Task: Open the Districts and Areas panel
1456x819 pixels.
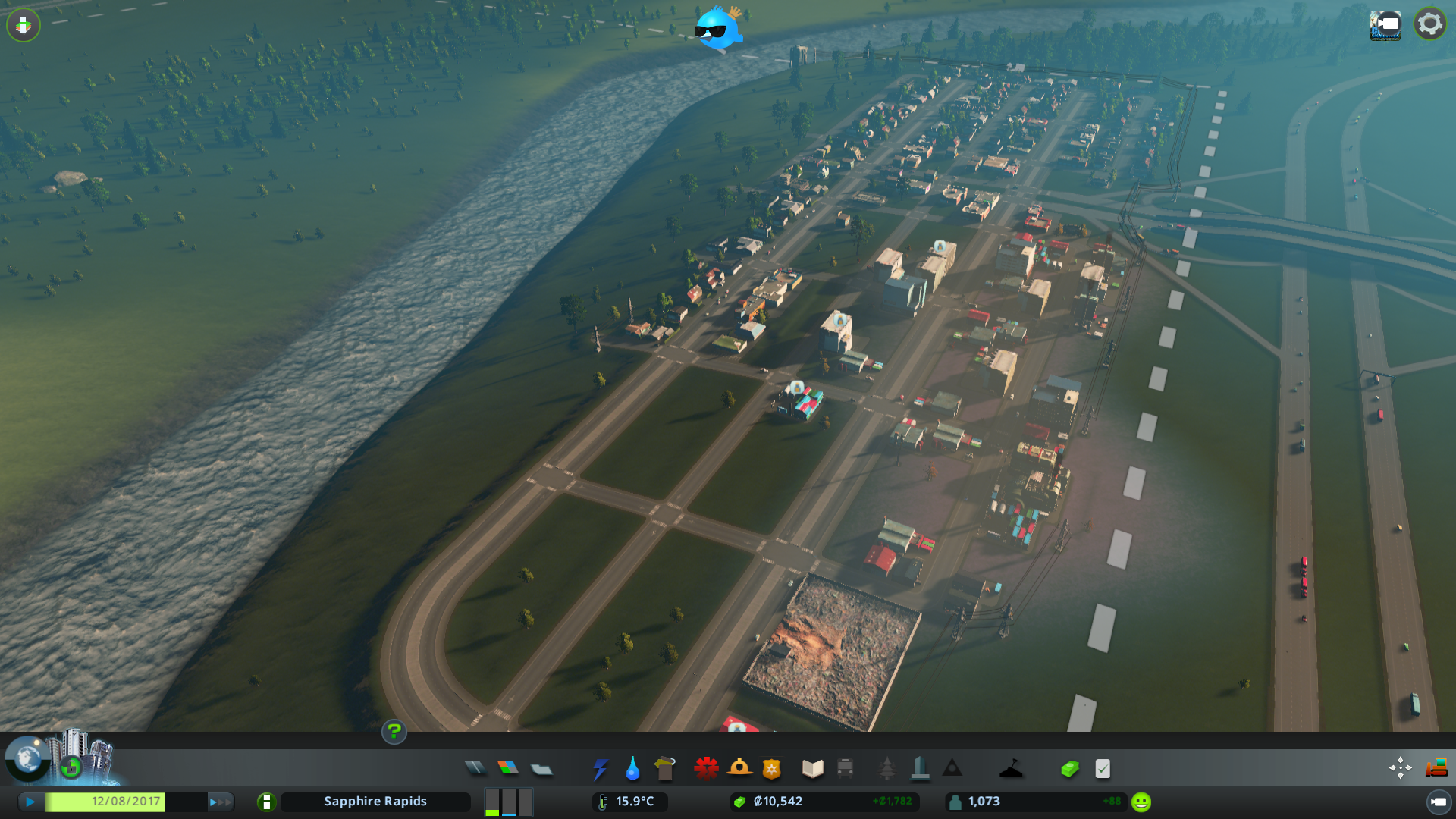Action: click(541, 768)
